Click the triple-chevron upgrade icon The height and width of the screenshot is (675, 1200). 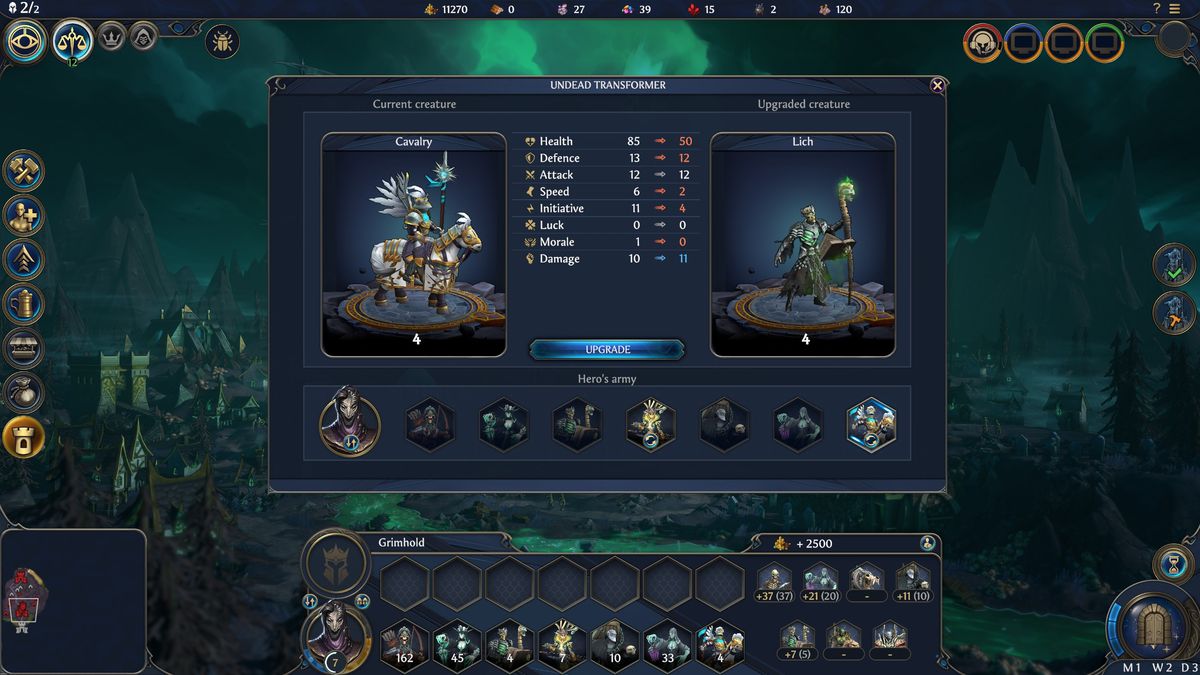[23, 258]
